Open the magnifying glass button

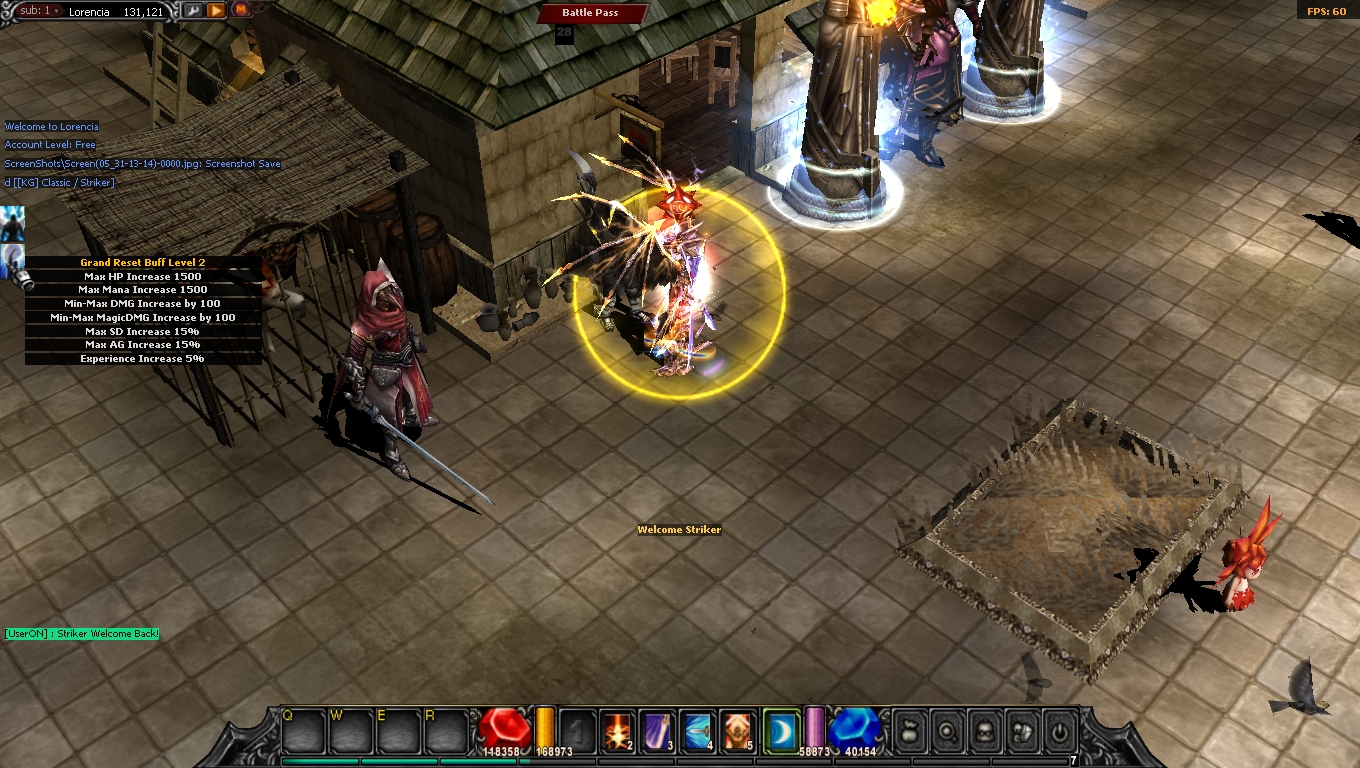[x=946, y=732]
